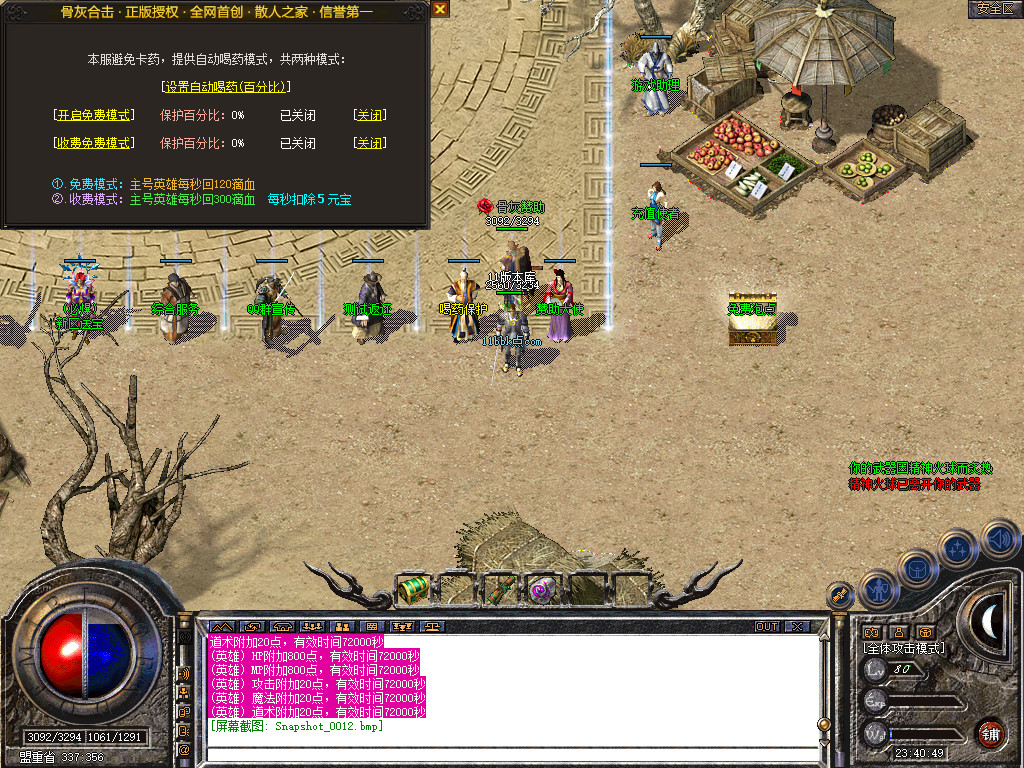Choose the 收费免费模式 option
1024x768 pixels.
point(93,143)
